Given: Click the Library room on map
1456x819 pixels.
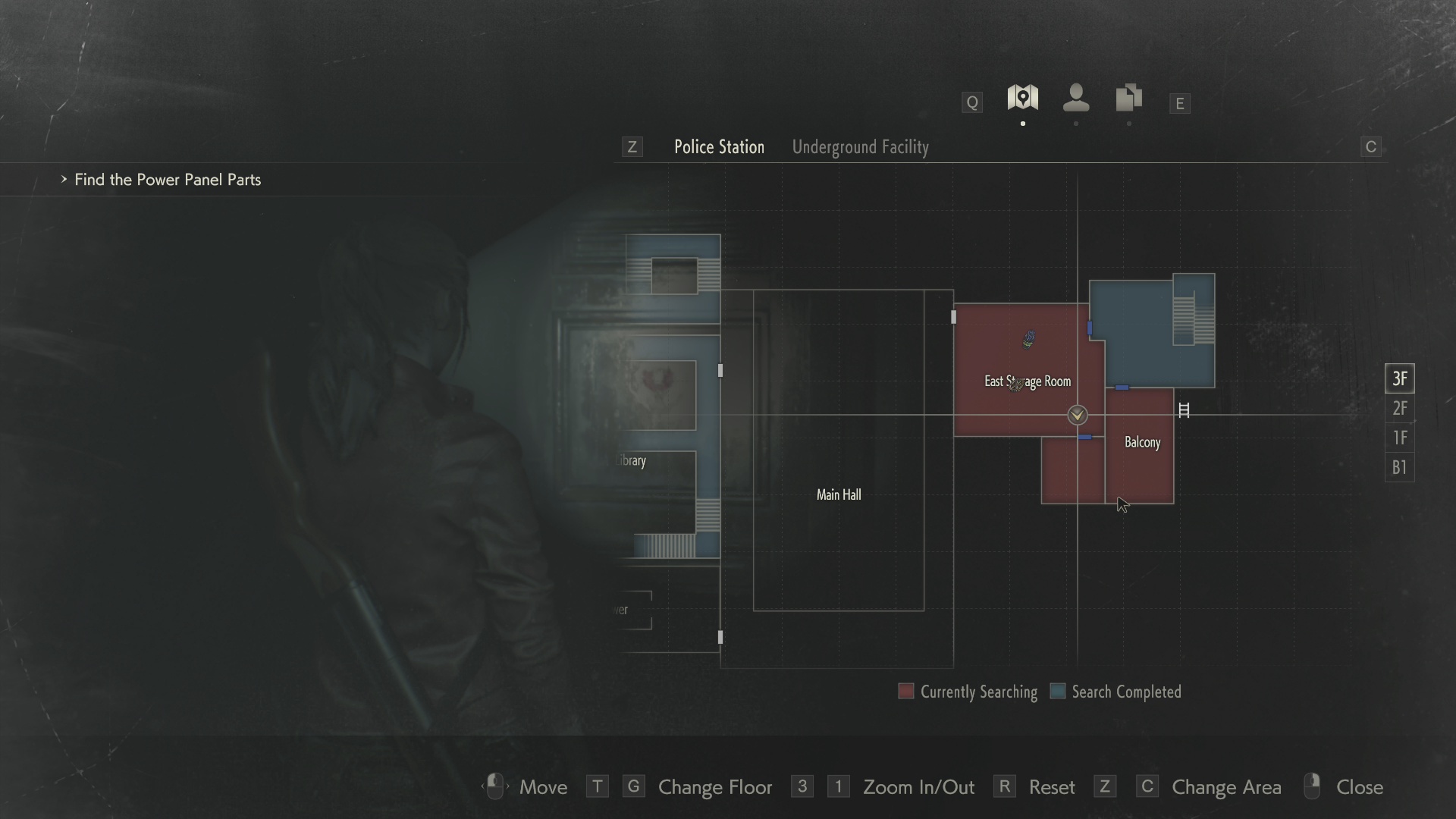Looking at the screenshot, I should pyautogui.click(x=631, y=461).
